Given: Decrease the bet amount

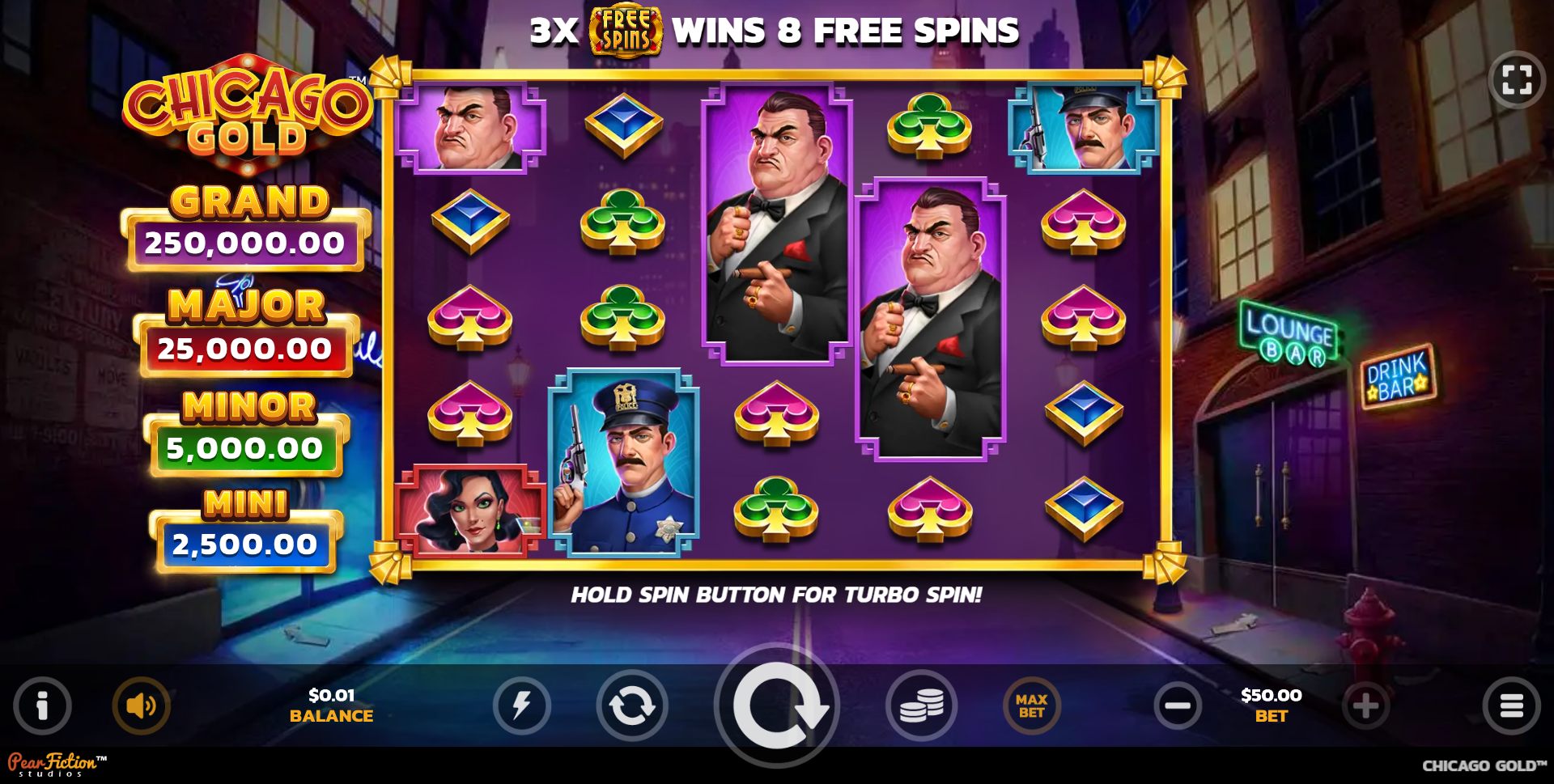Looking at the screenshot, I should point(1178,706).
